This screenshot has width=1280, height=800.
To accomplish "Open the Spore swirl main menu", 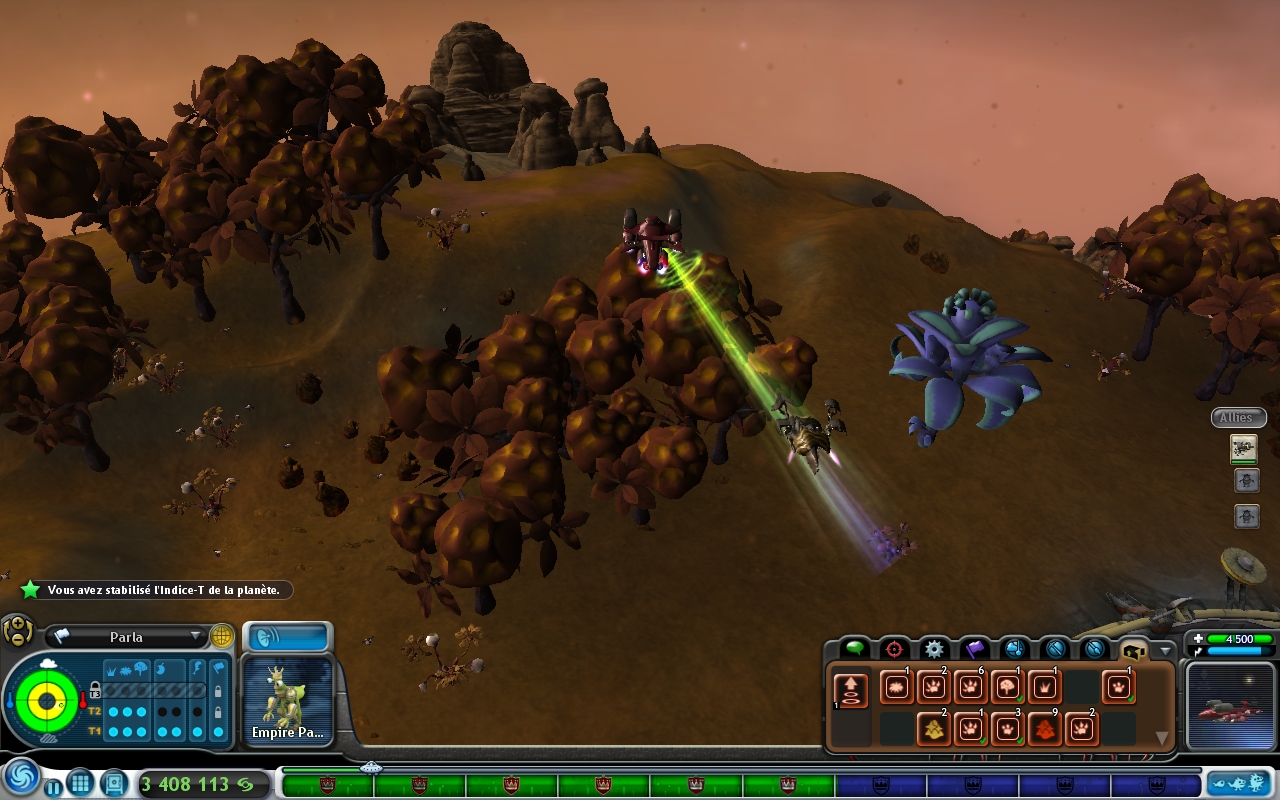I will 21,777.
